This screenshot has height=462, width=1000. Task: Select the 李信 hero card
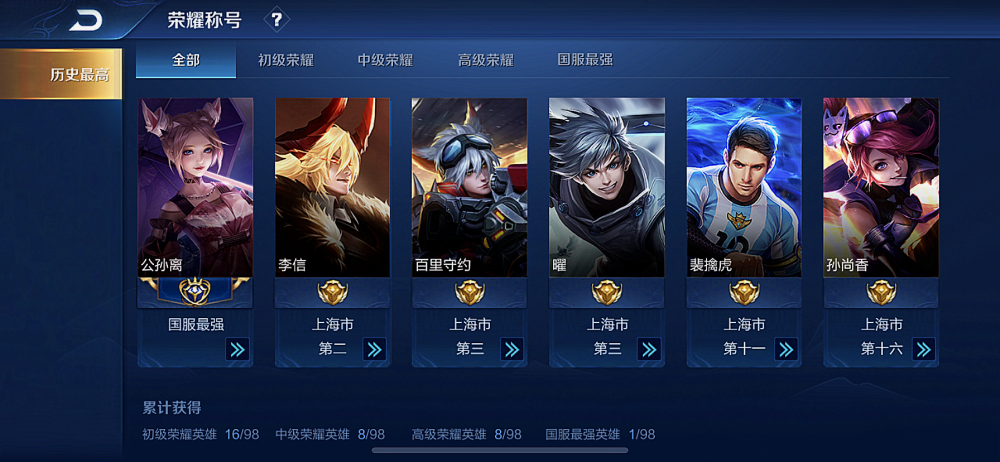[x=332, y=188]
